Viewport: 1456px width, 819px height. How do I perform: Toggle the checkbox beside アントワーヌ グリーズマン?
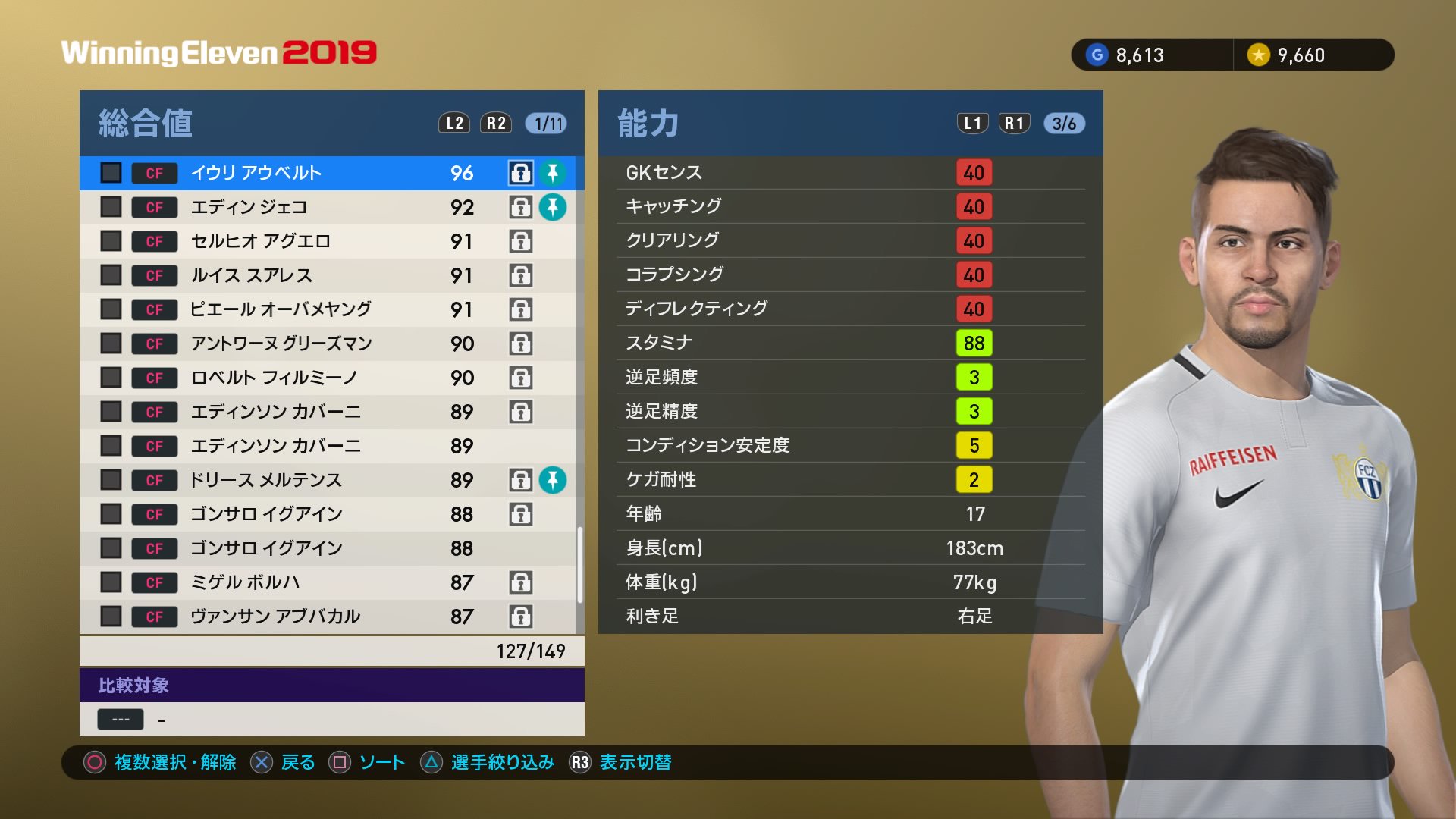110,344
